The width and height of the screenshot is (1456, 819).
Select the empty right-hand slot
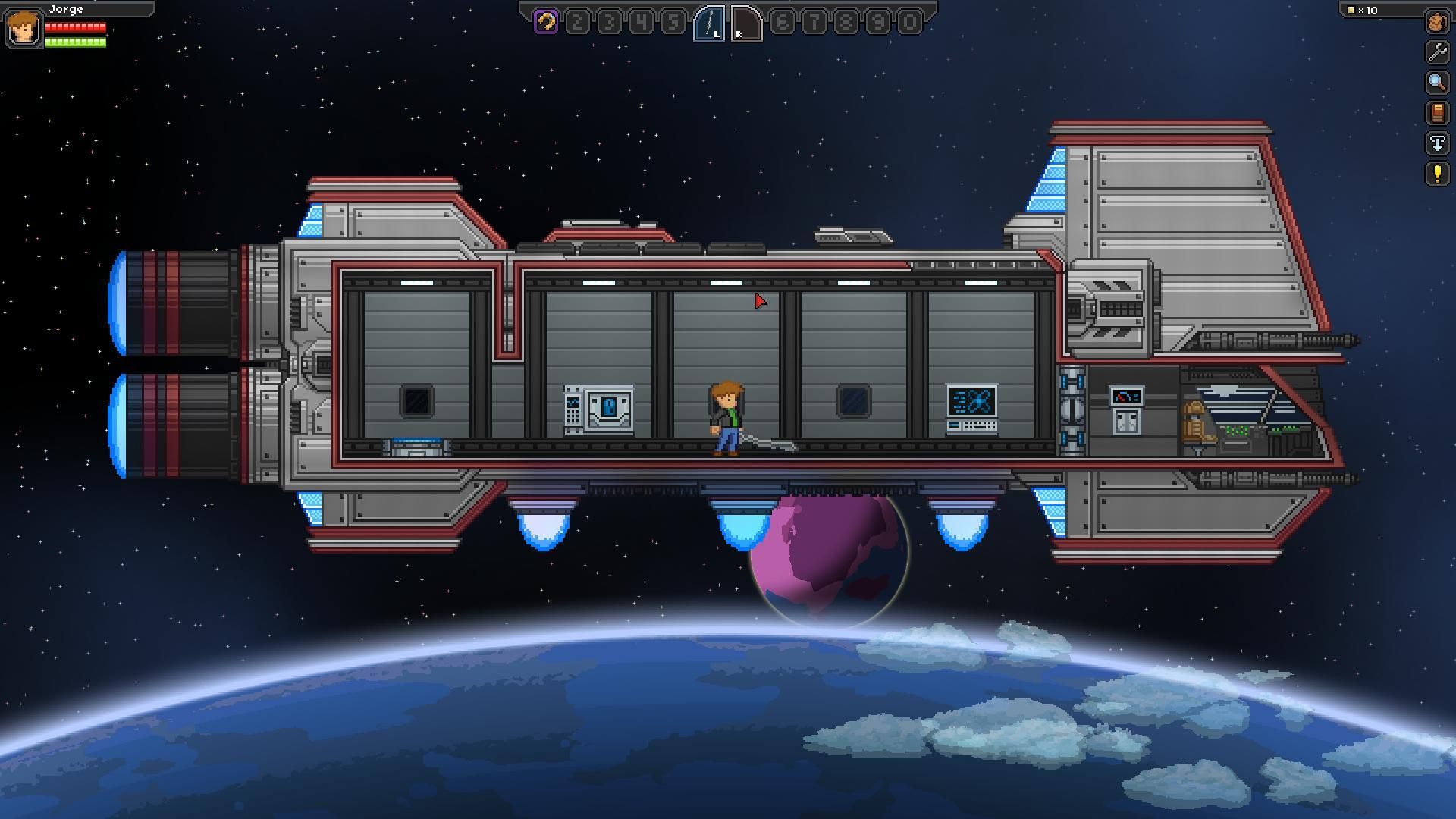[746, 23]
